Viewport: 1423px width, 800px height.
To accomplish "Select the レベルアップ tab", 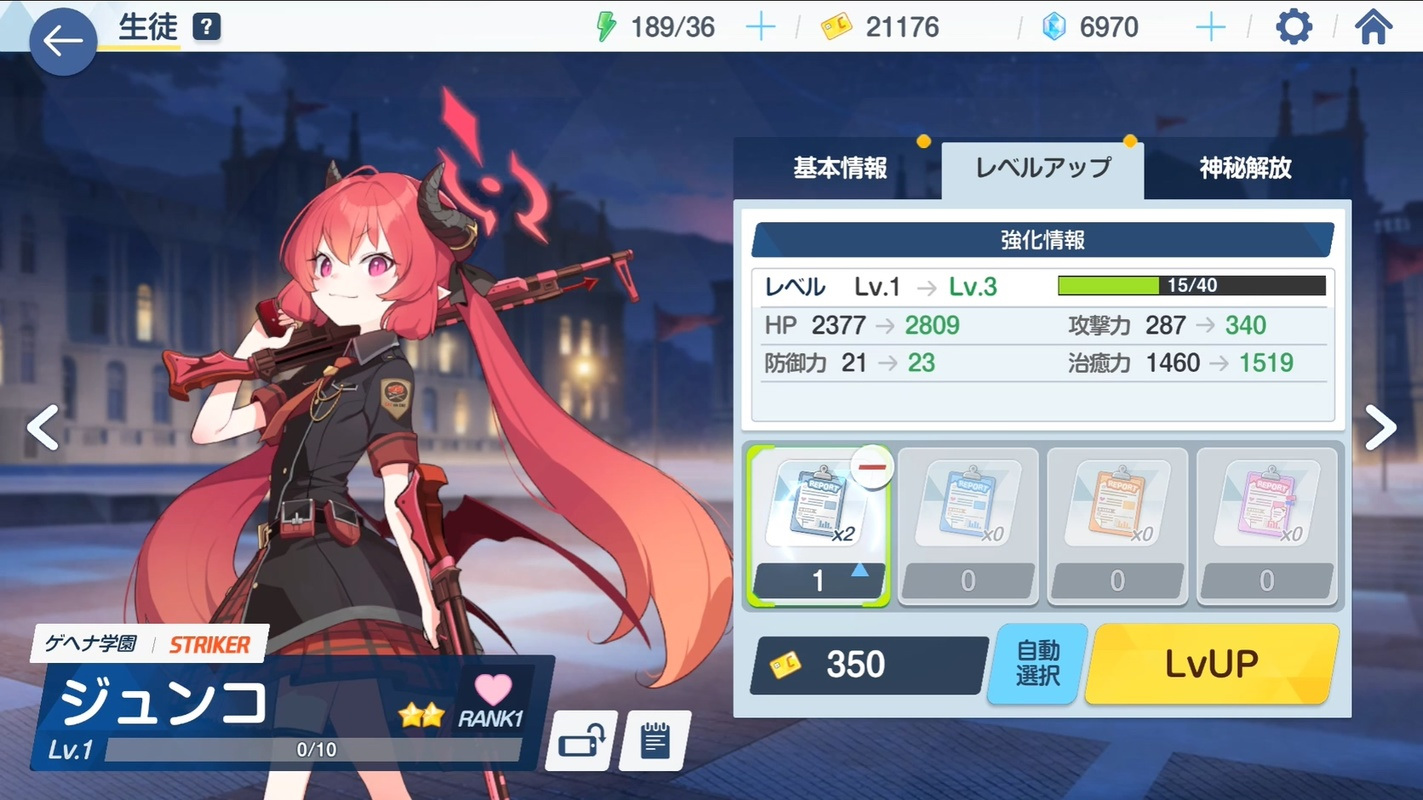I will pyautogui.click(x=1043, y=169).
